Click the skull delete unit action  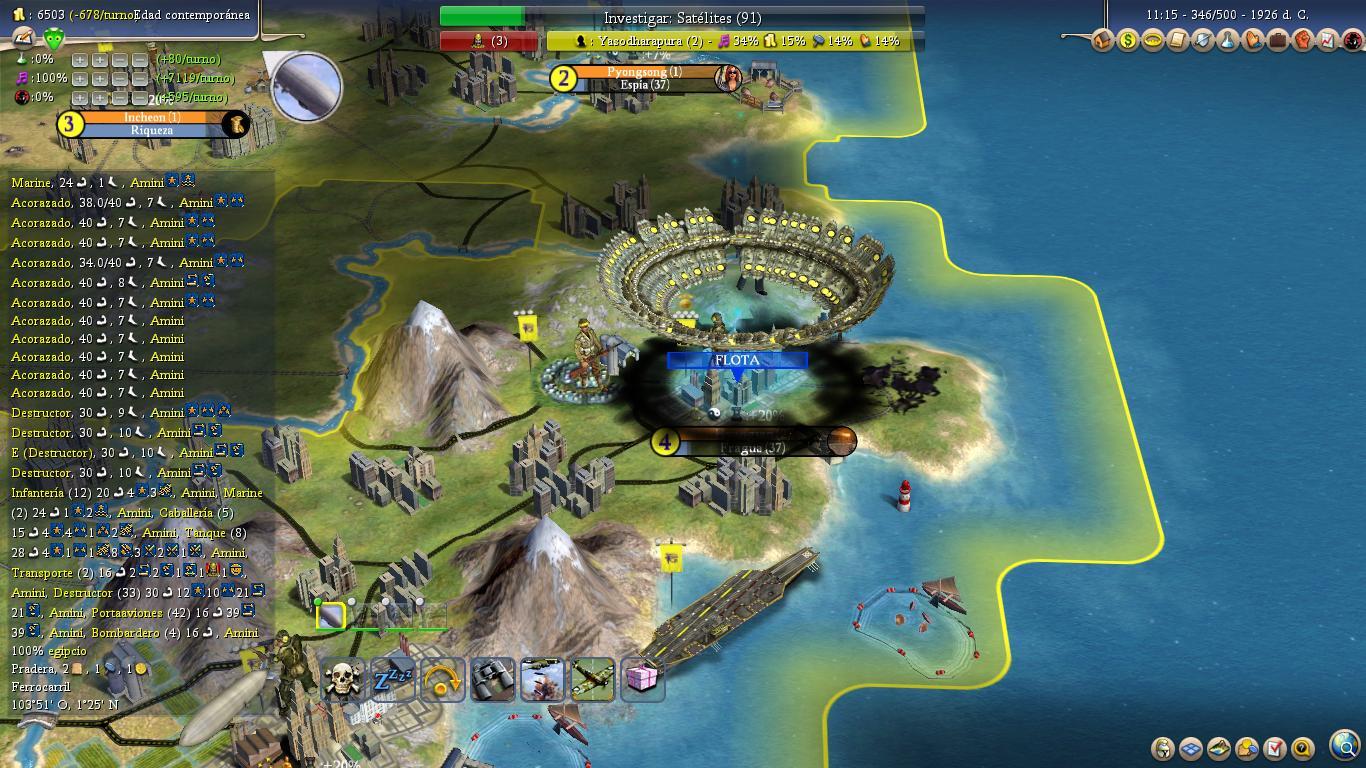(x=342, y=680)
